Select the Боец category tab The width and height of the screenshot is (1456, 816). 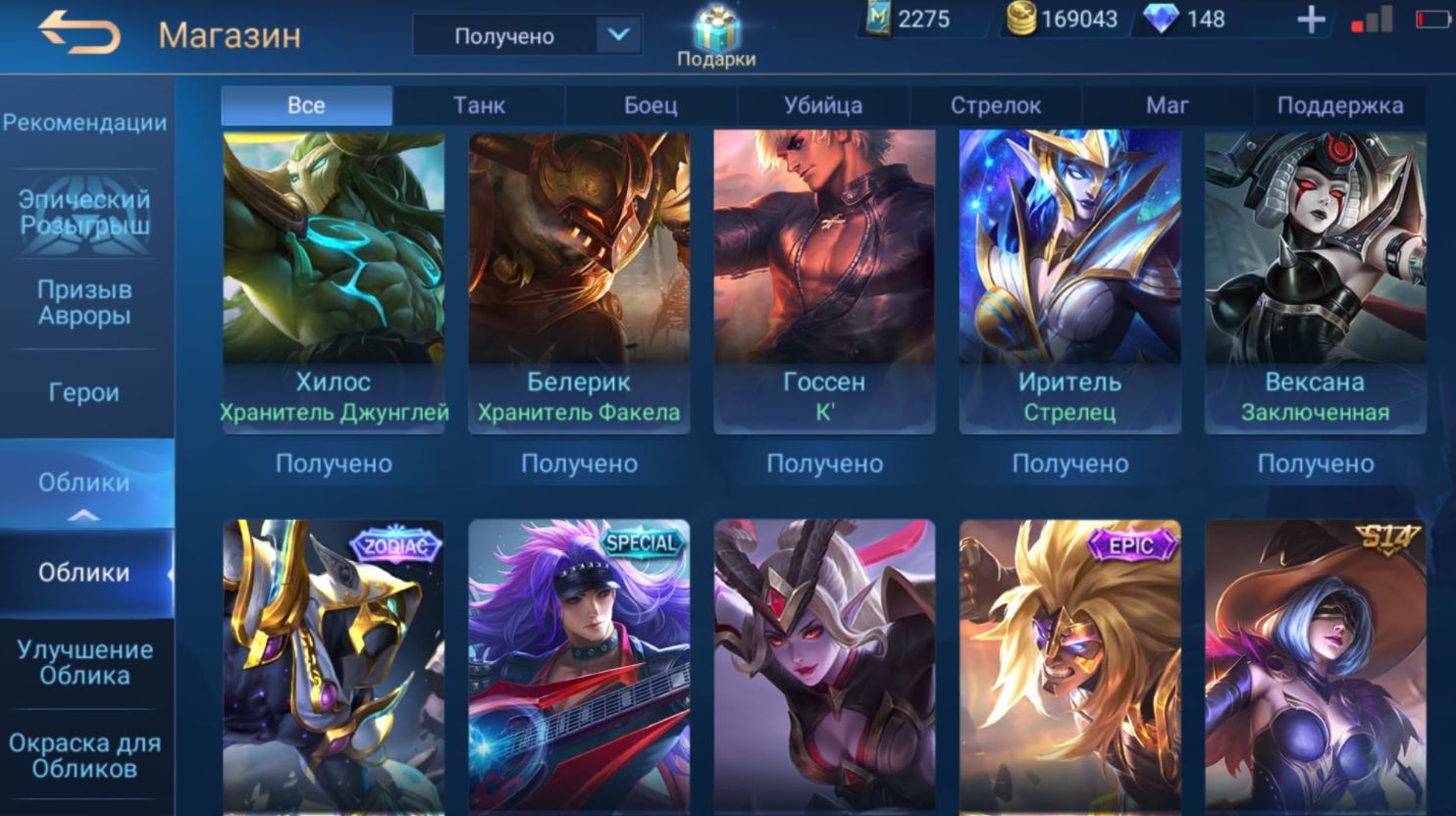tap(650, 105)
